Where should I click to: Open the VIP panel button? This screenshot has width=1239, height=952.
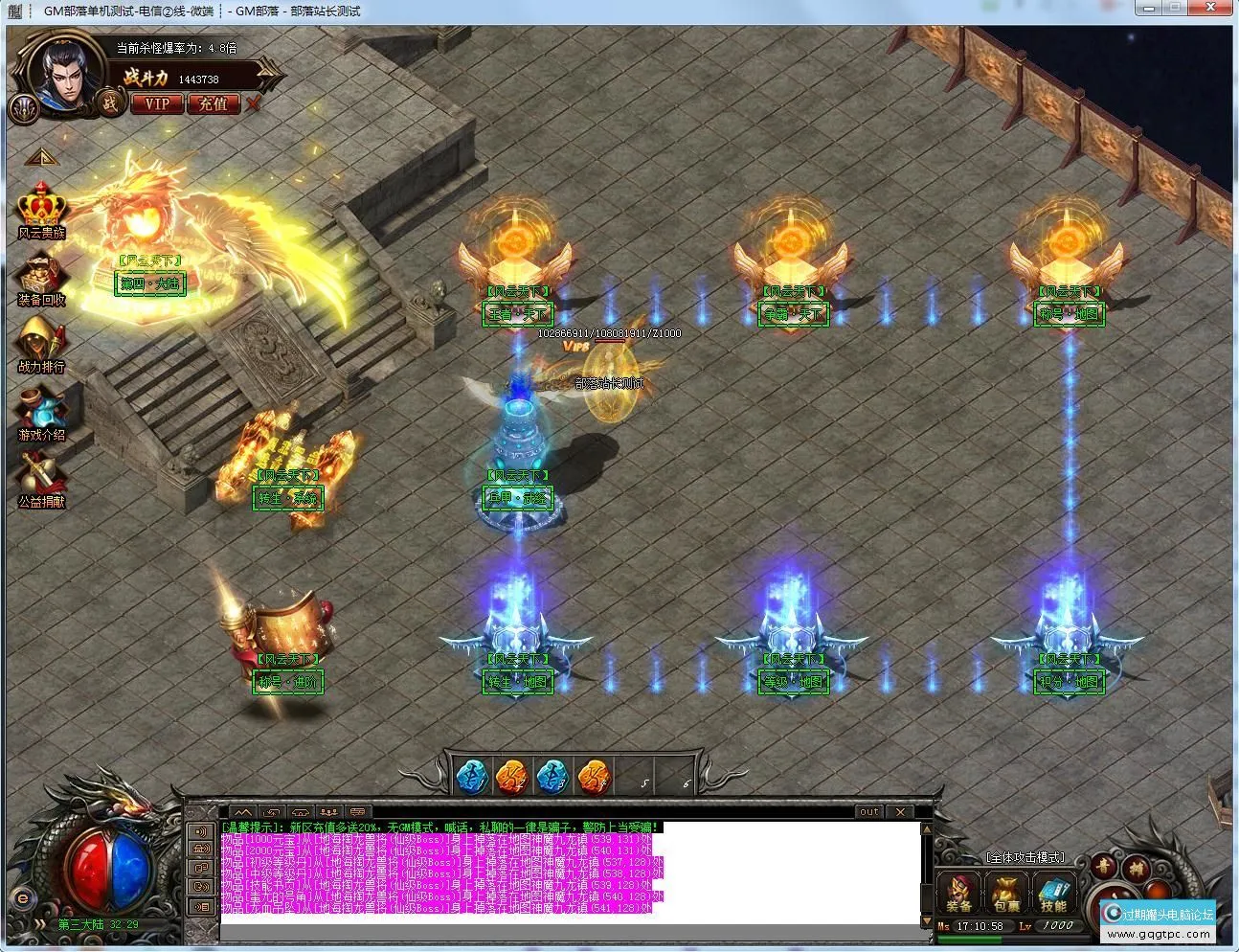click(x=156, y=103)
